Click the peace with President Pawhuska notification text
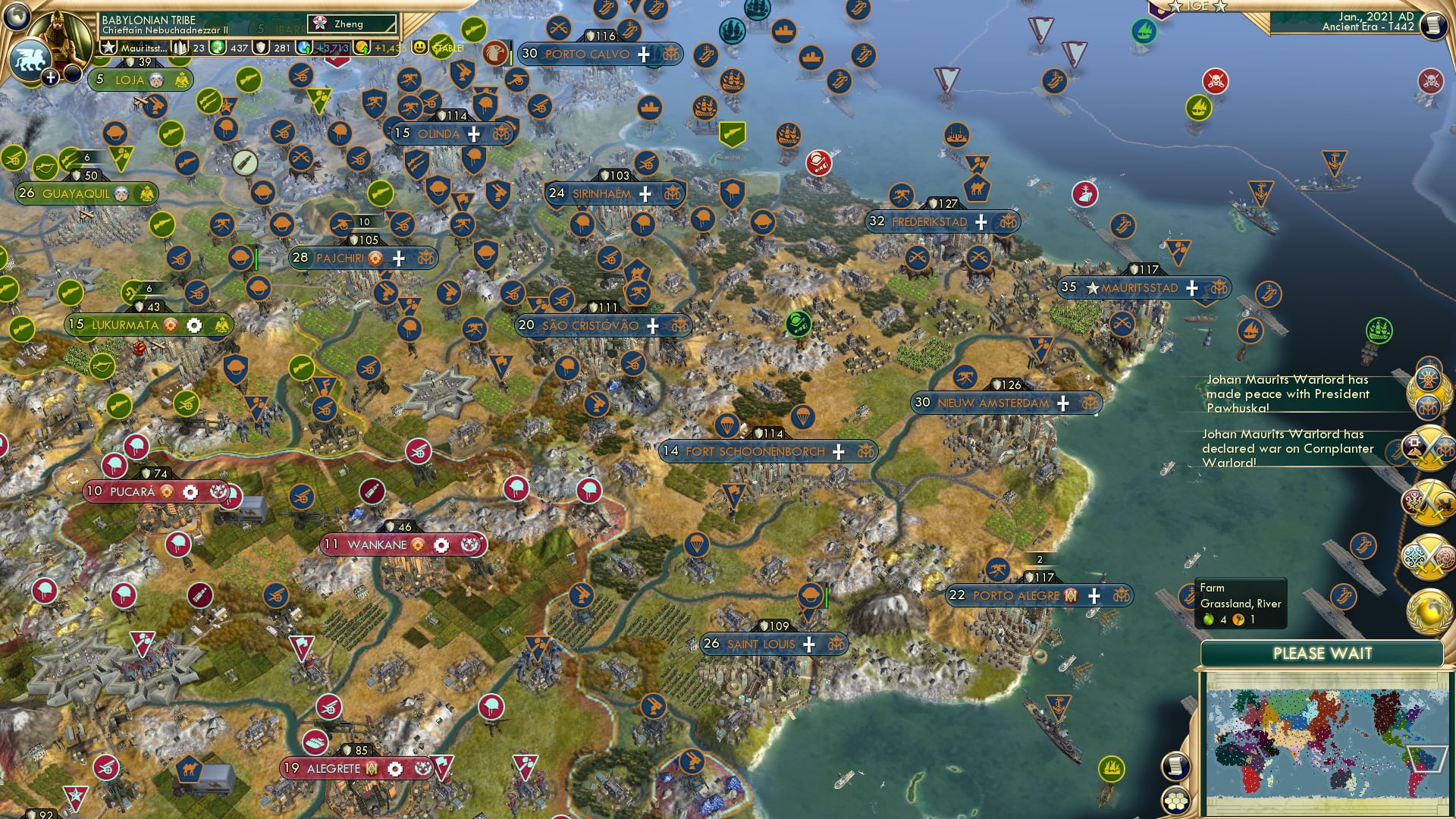Viewport: 1456px width, 819px height. (x=1289, y=394)
